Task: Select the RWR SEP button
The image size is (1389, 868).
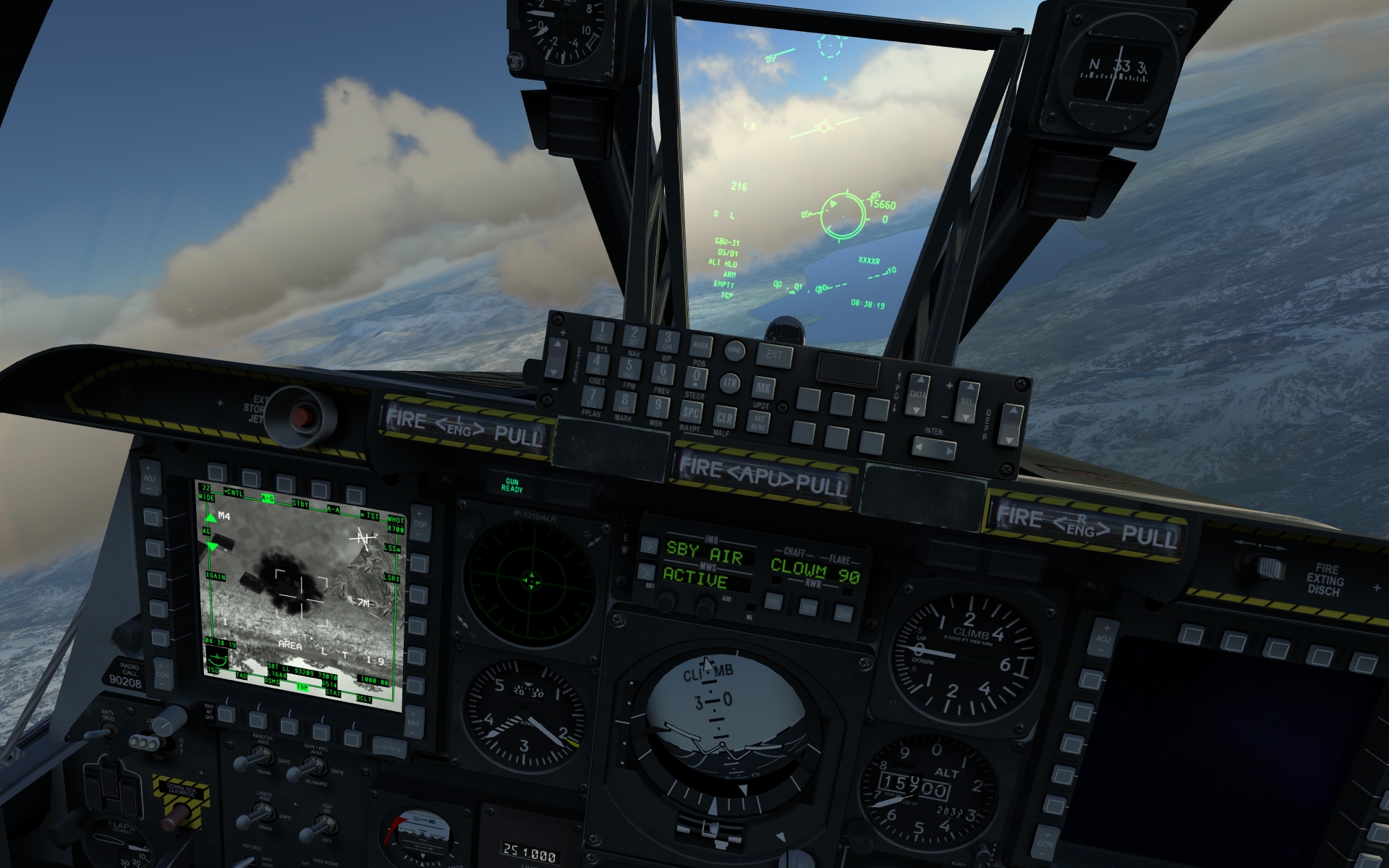Action: pos(808,608)
